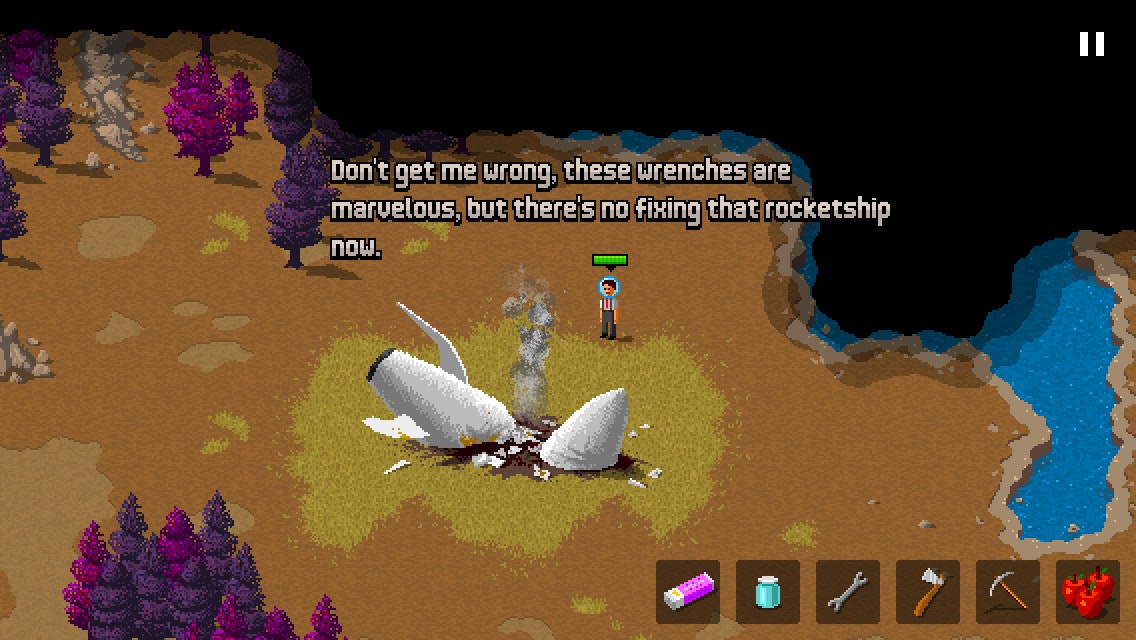Equip the wrench from the hotbar
This screenshot has height=640, width=1136.
[848, 592]
